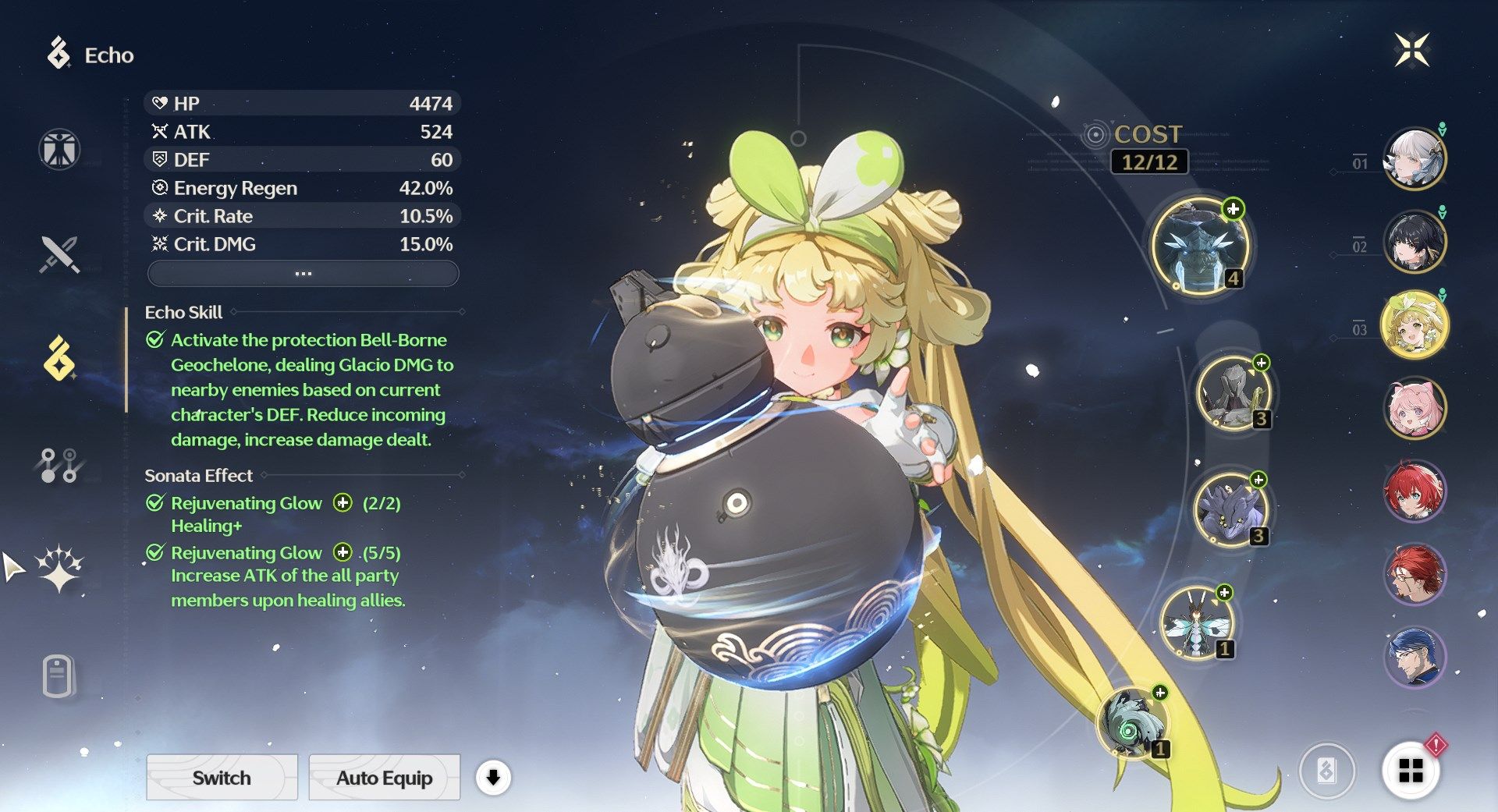
Task: Select the blue-haired character portrait
Action: (1414, 657)
